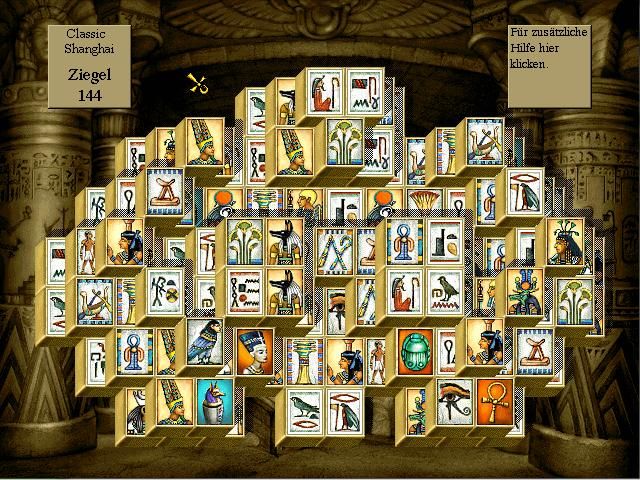Select the large blue-winged falcon tile
The width and height of the screenshot is (640, 480).
[x=207, y=340]
